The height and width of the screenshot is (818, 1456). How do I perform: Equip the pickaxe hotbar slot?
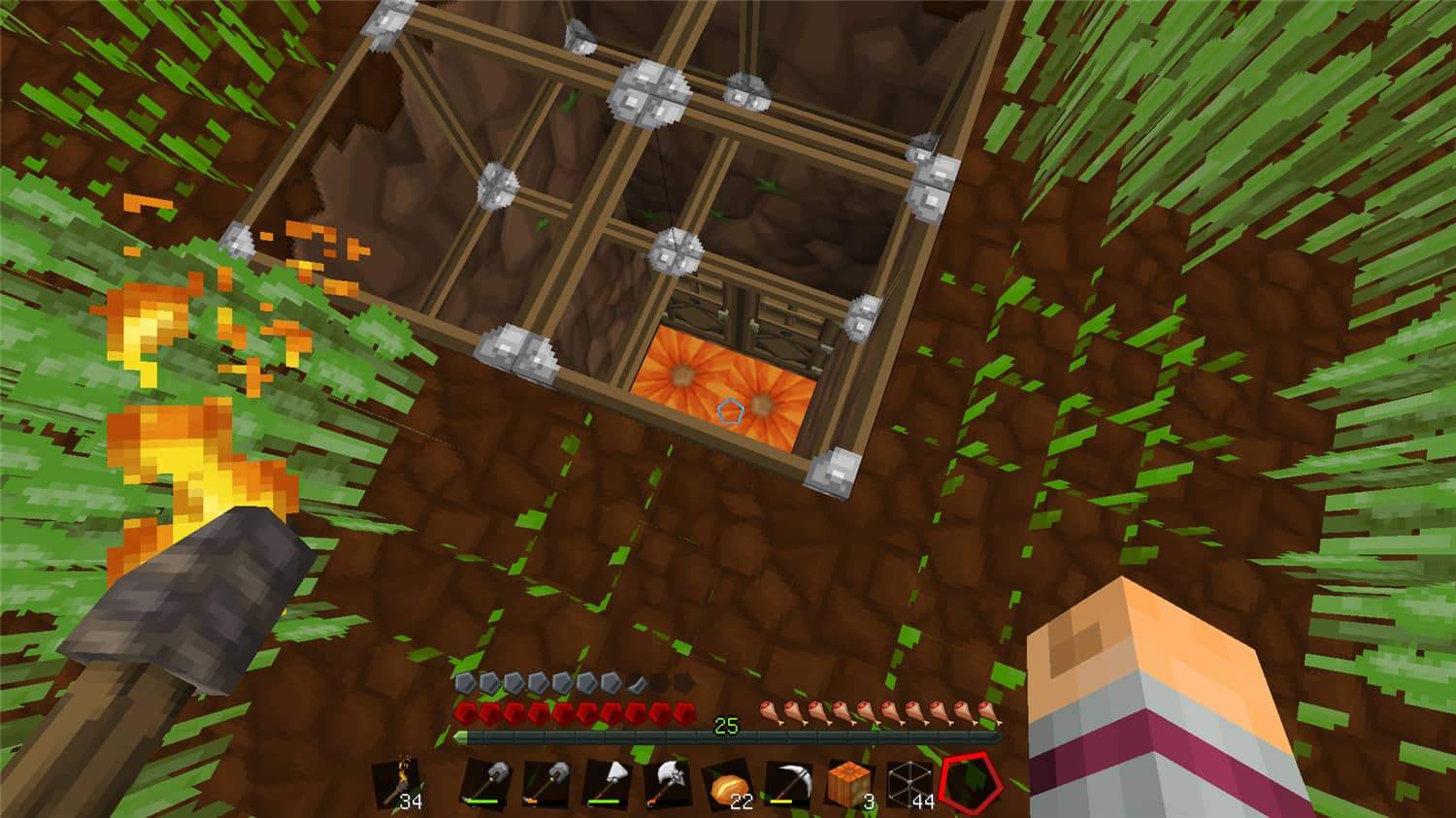click(x=788, y=782)
